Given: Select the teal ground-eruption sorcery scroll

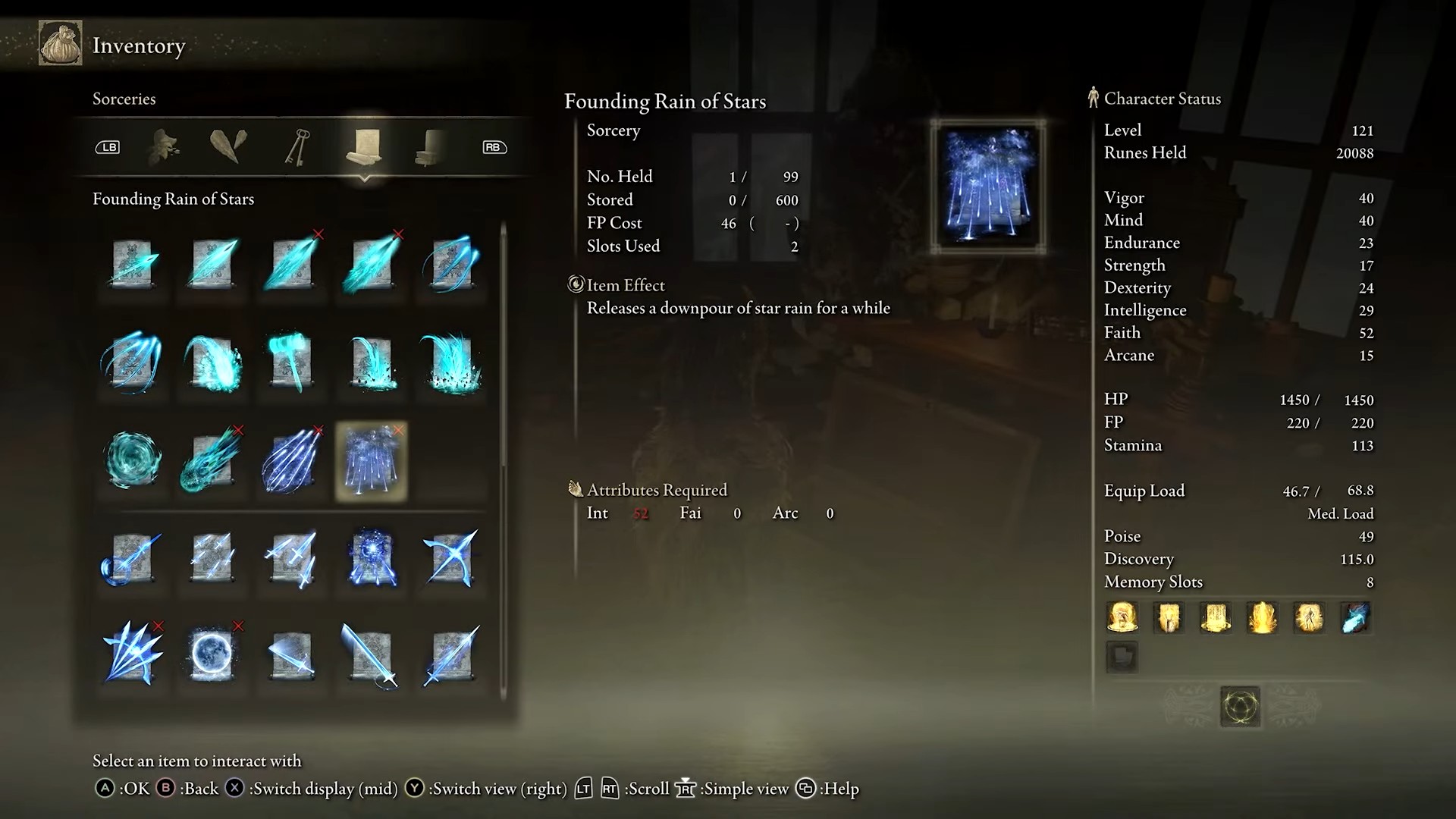Looking at the screenshot, I should click(450, 362).
